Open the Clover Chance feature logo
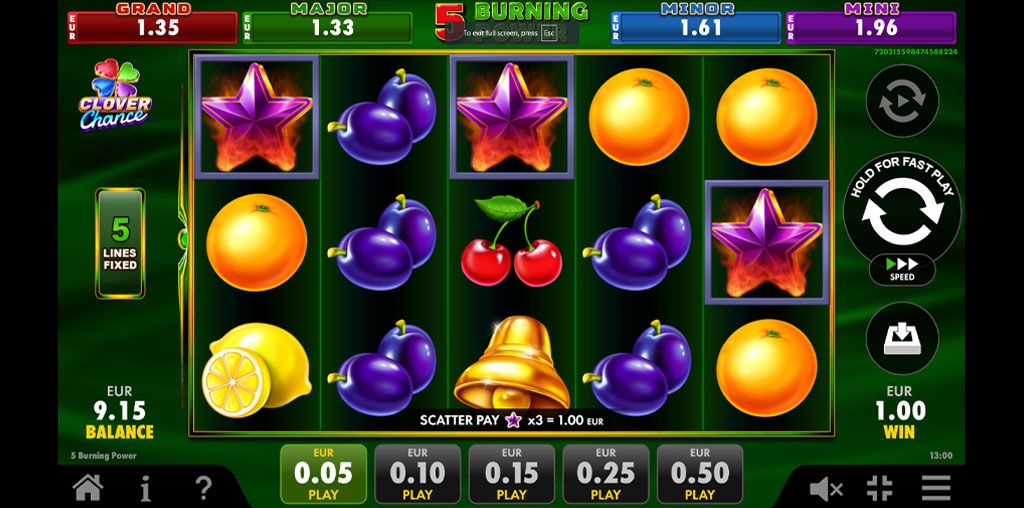 [x=115, y=96]
